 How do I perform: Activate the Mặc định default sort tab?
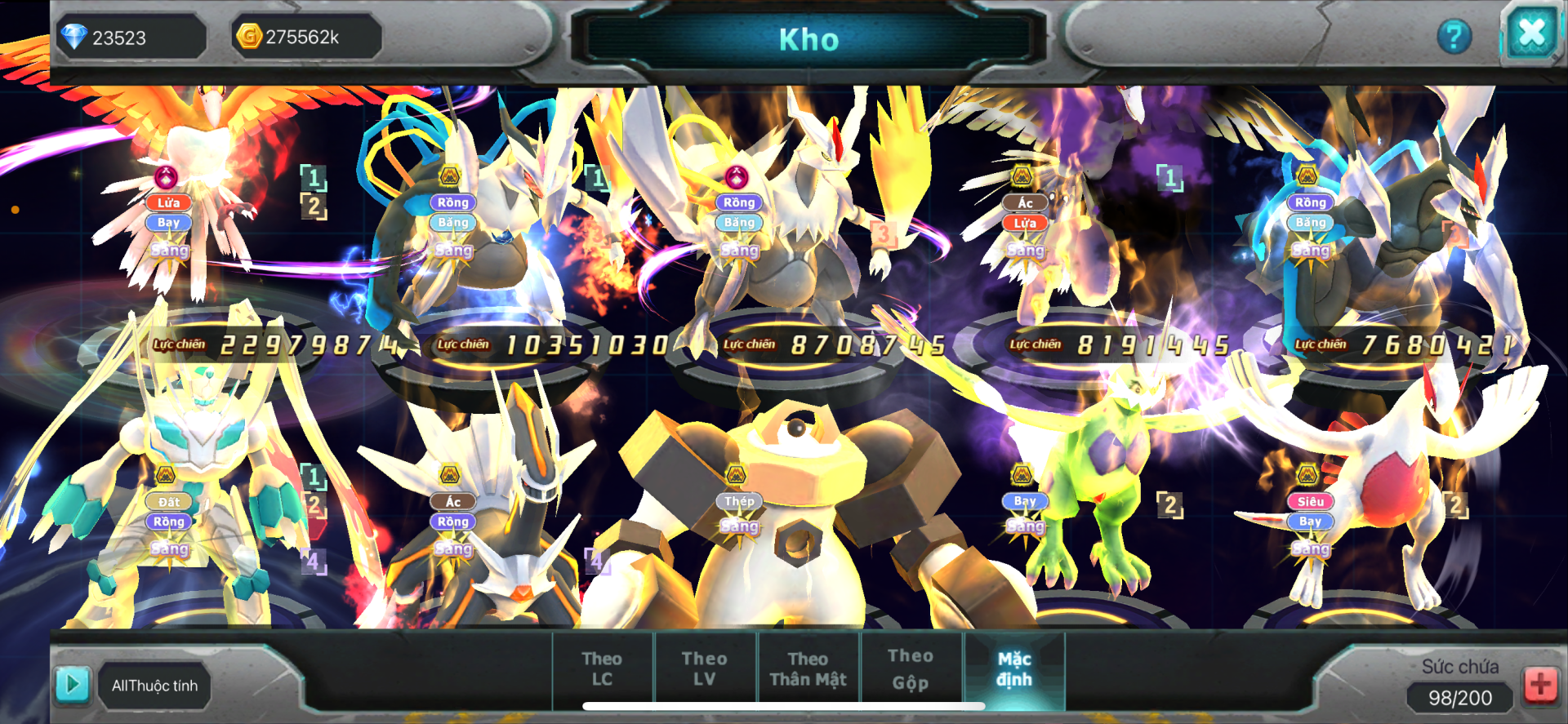pos(1014,668)
